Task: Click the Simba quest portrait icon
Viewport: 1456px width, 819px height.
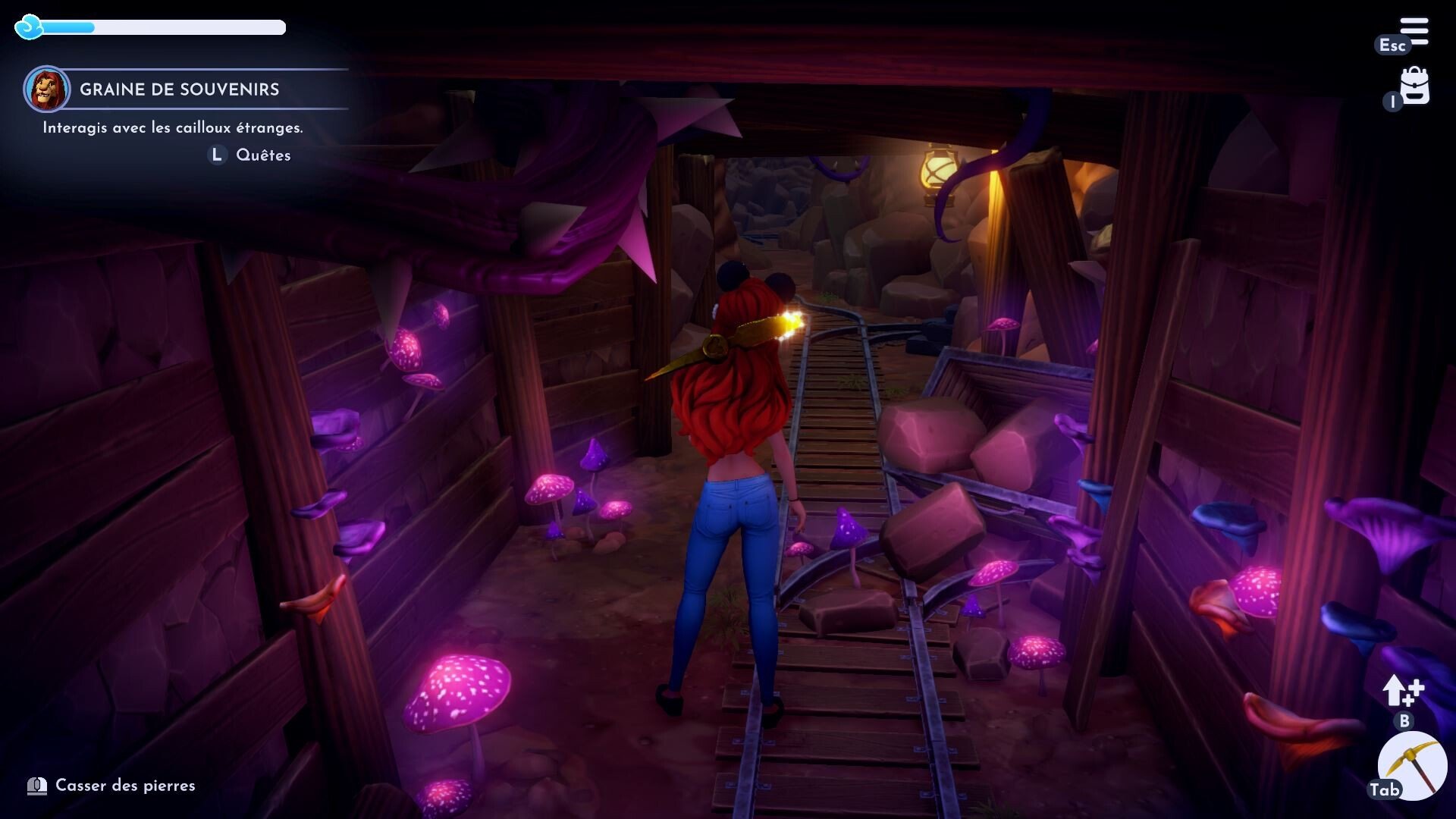Action: click(47, 89)
